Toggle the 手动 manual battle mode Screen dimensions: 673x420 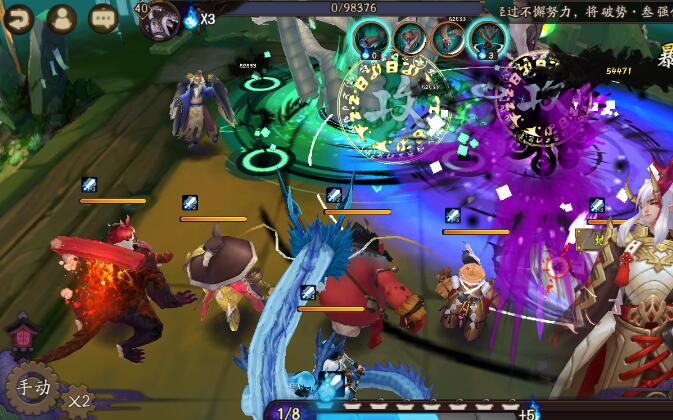[30, 387]
